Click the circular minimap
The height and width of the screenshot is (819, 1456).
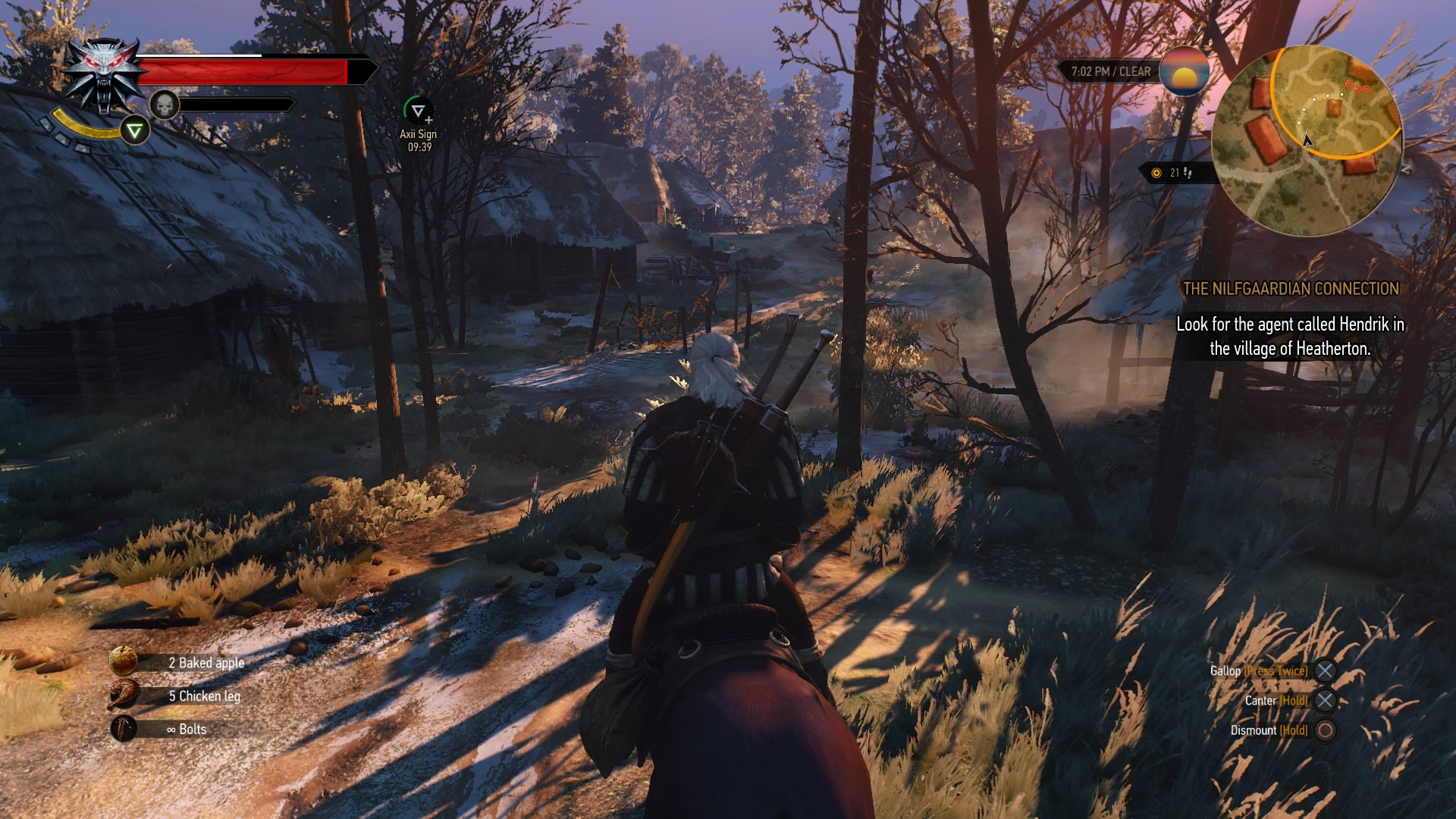click(x=1306, y=141)
